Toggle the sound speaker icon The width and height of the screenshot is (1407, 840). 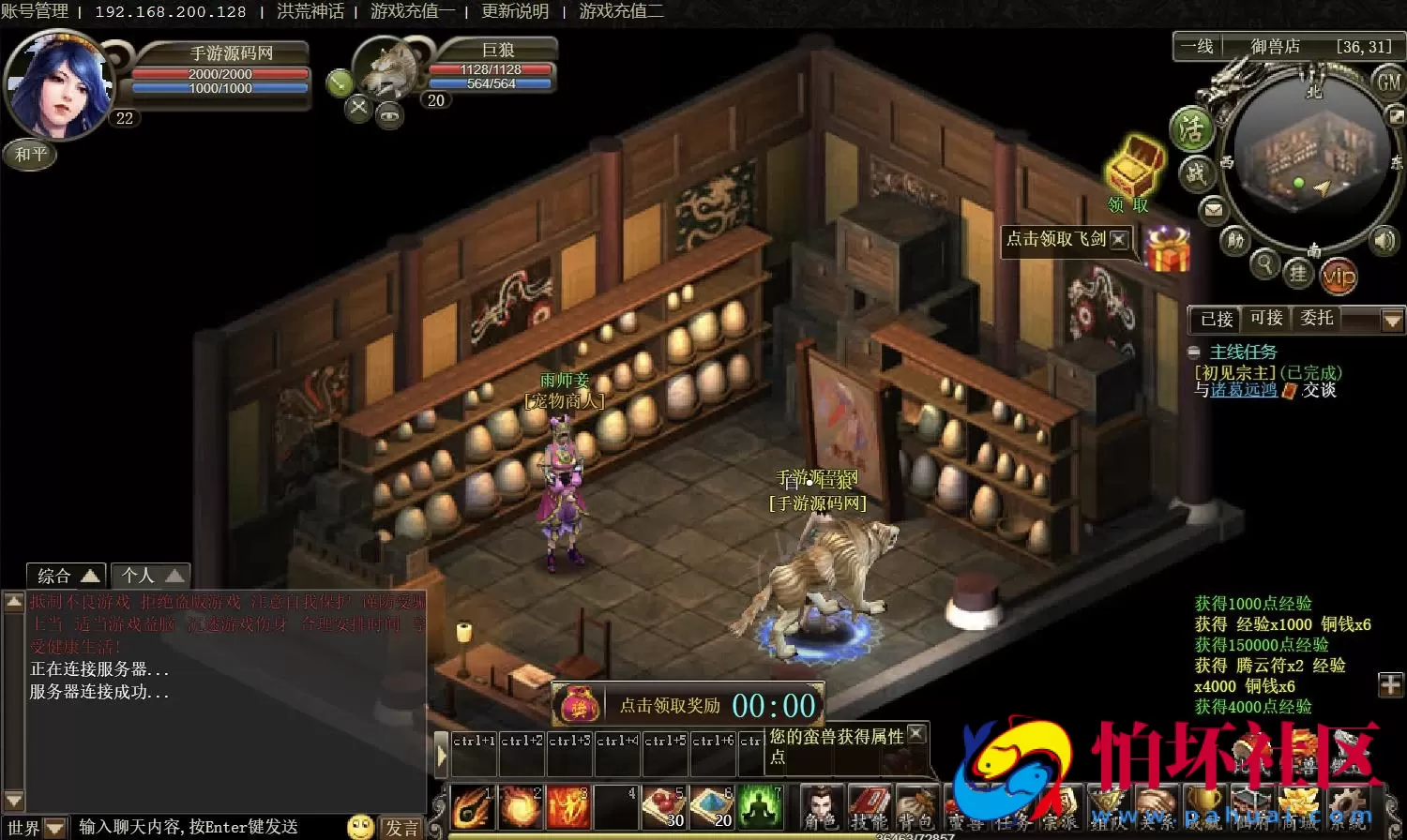(1384, 241)
